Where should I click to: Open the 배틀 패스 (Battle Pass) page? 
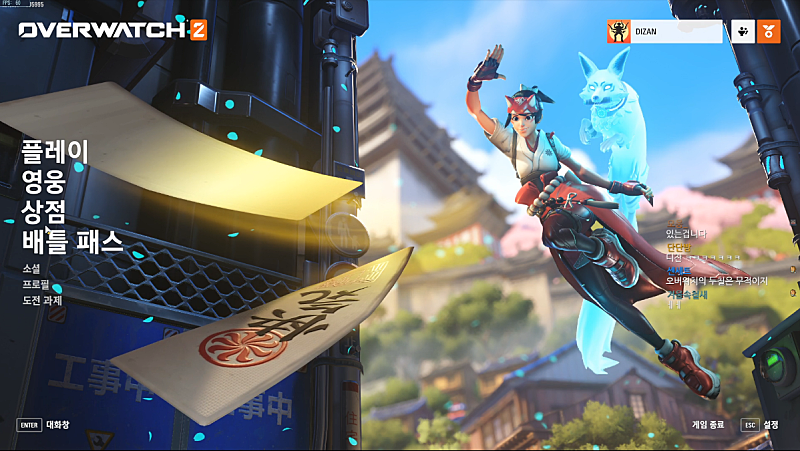pos(72,240)
